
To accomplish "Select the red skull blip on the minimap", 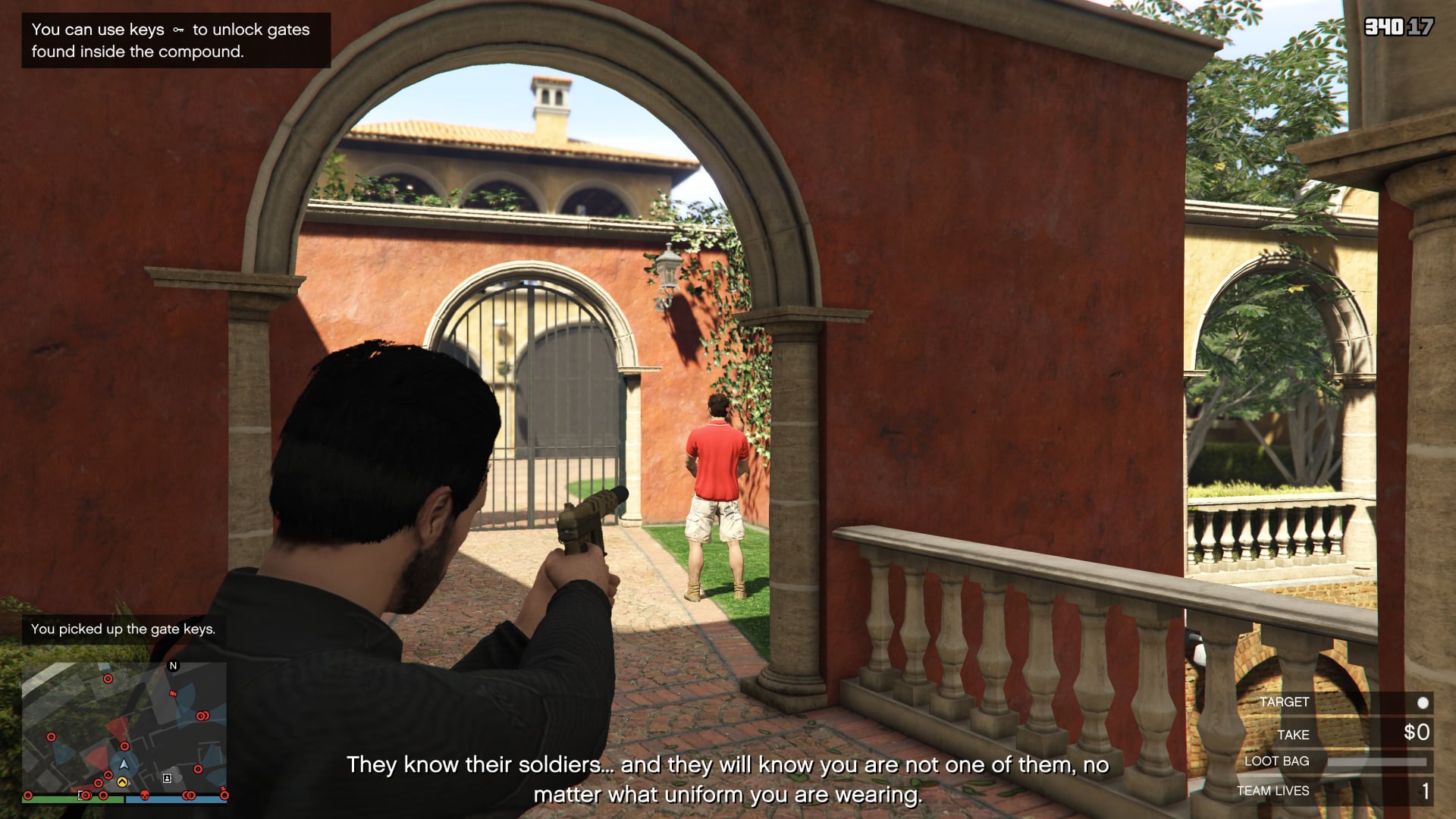I will (x=145, y=795).
